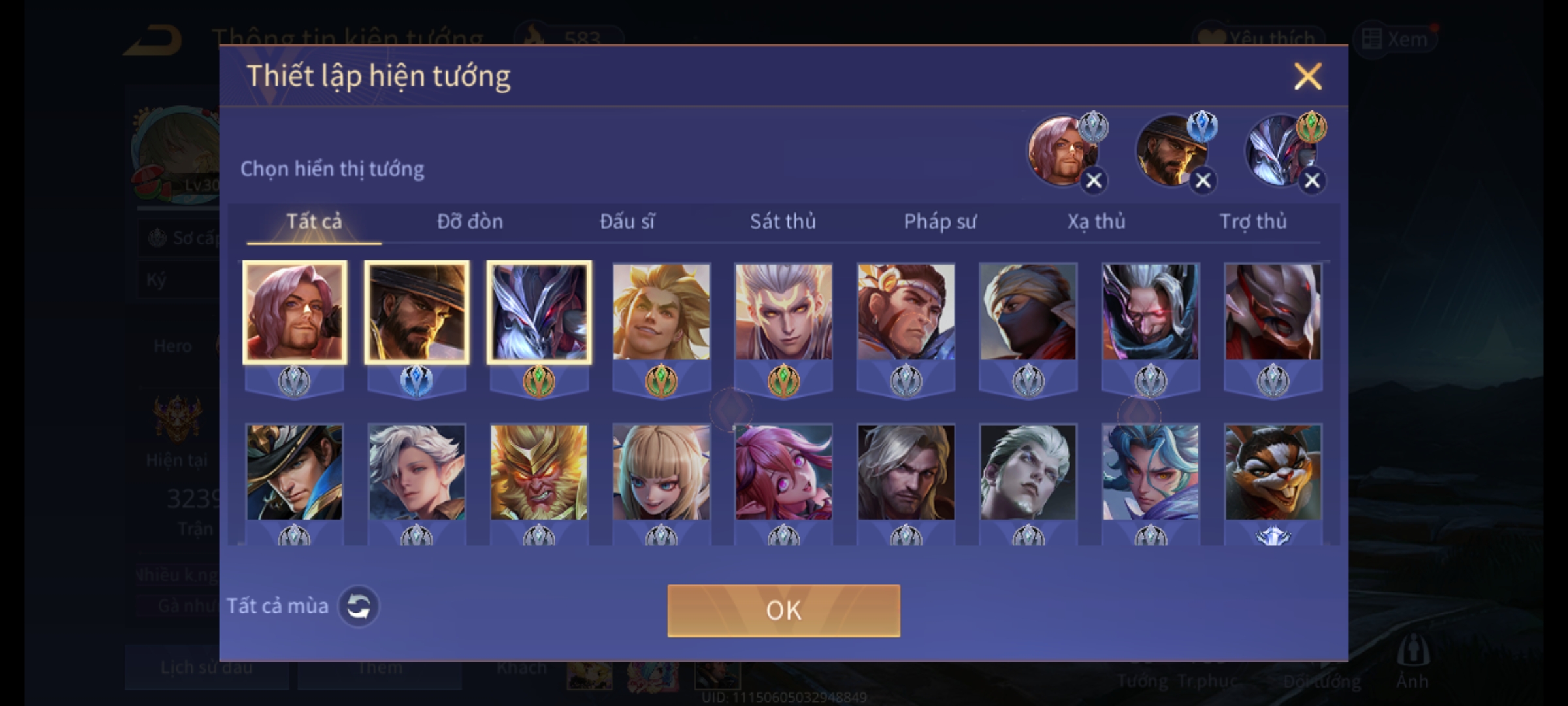
Task: Select the grinning raccoon-like creature hero portrait
Action: pos(1273,472)
